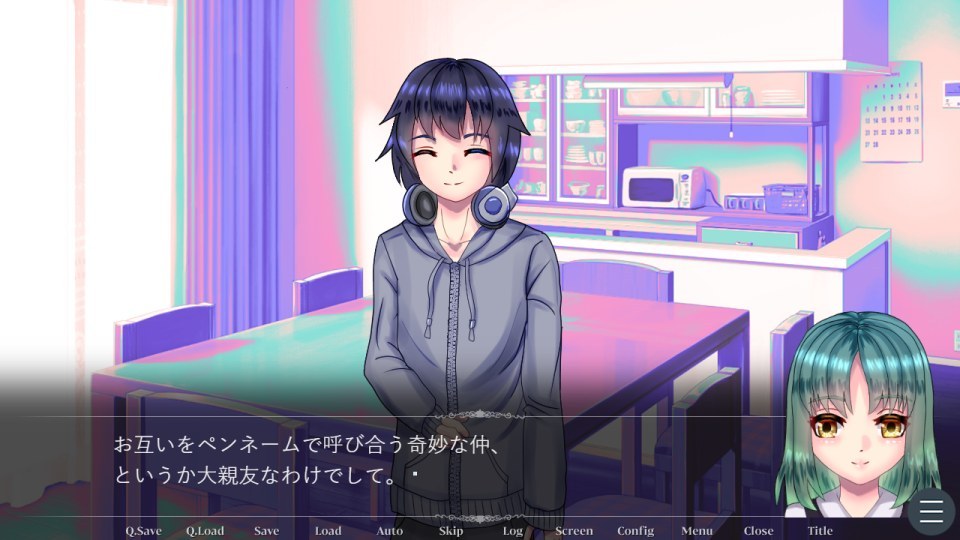This screenshot has width=960, height=540.
Task: Toggle the Screen mode option
Action: [x=574, y=531]
